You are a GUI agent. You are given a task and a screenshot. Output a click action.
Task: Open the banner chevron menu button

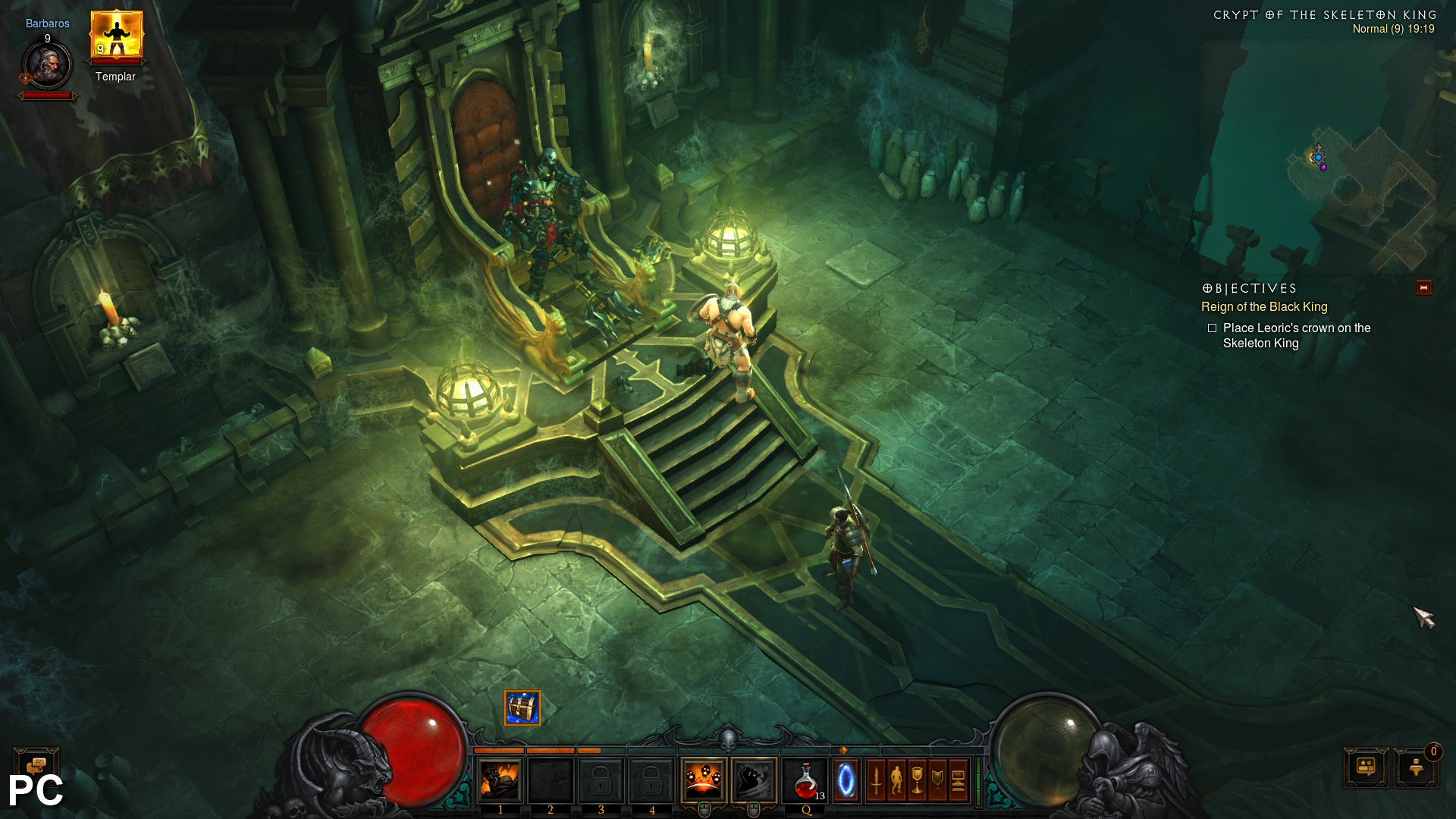937,780
